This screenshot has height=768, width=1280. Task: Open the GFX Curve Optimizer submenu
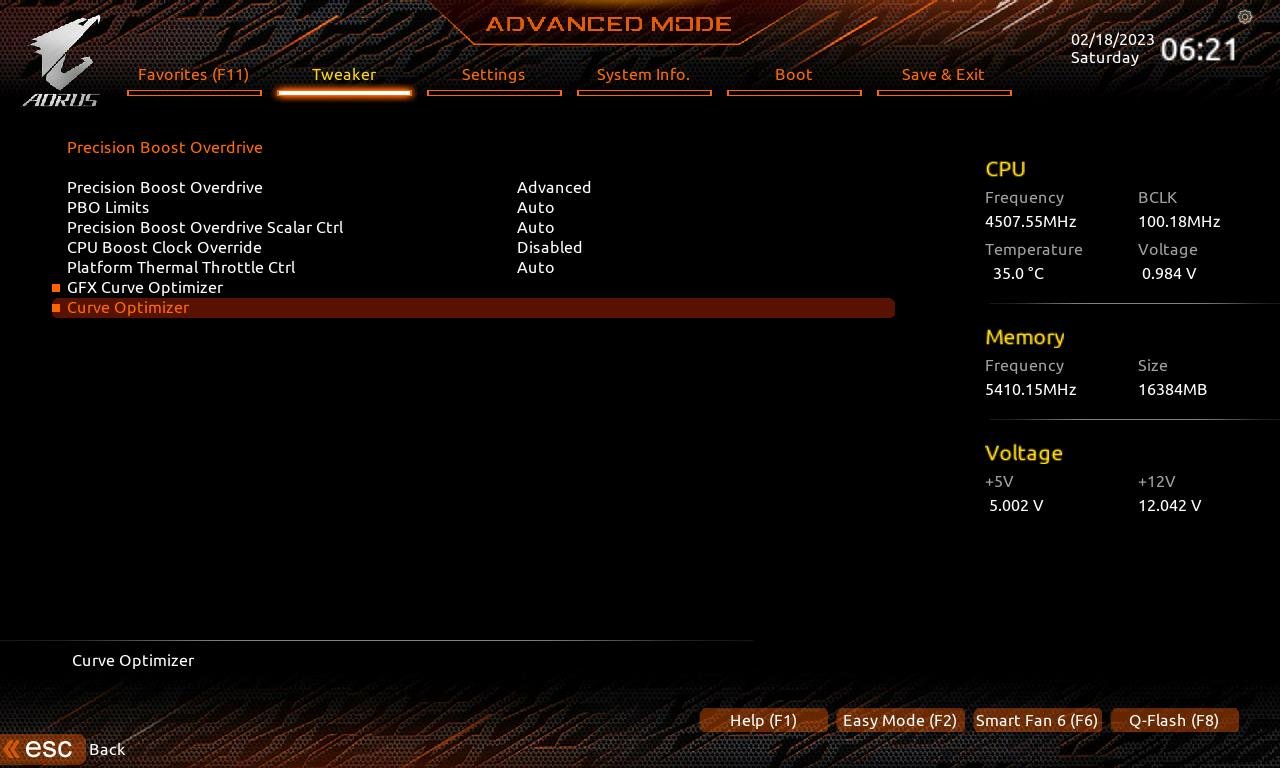click(145, 287)
